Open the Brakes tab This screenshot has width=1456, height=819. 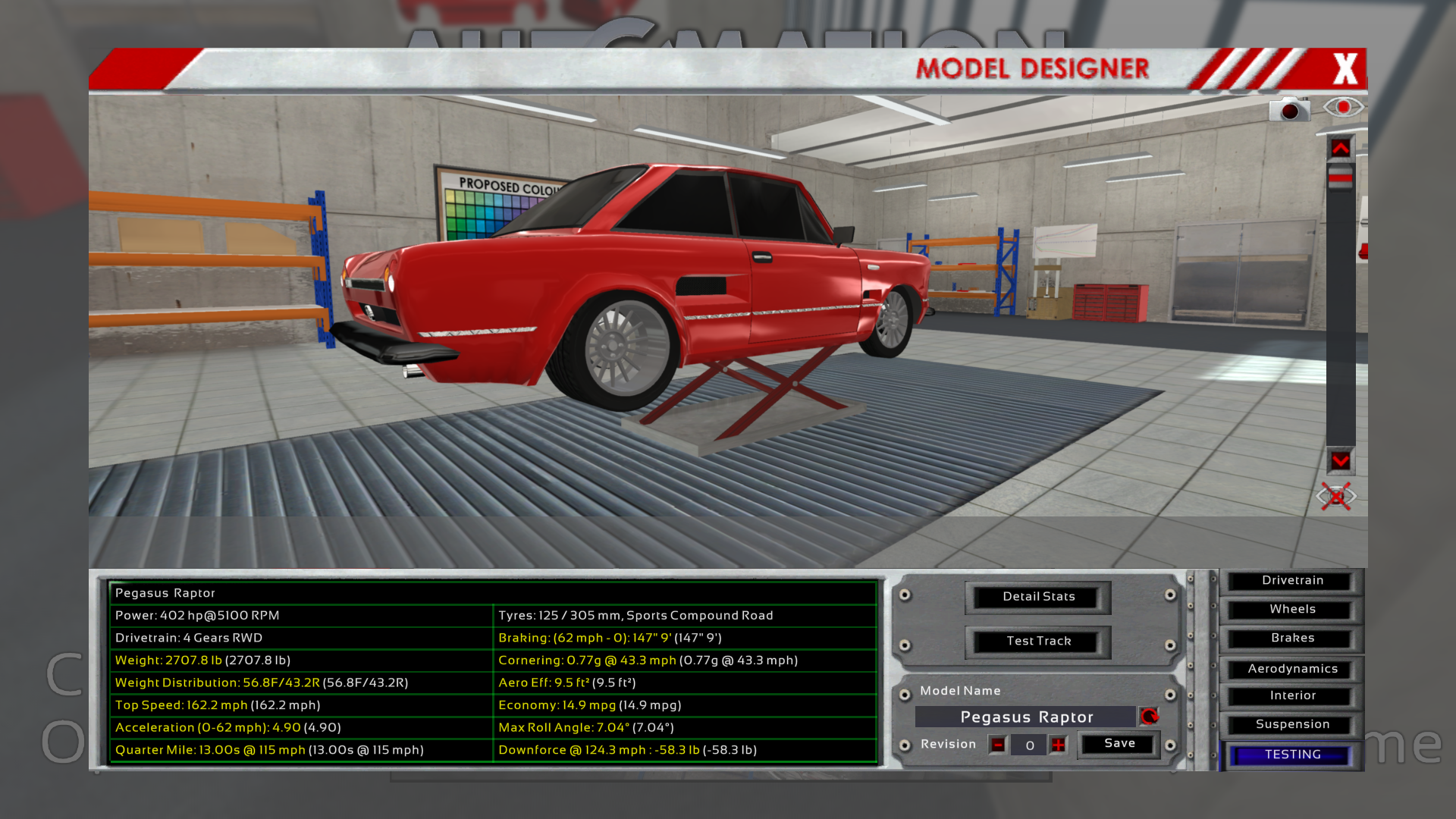pos(1292,639)
